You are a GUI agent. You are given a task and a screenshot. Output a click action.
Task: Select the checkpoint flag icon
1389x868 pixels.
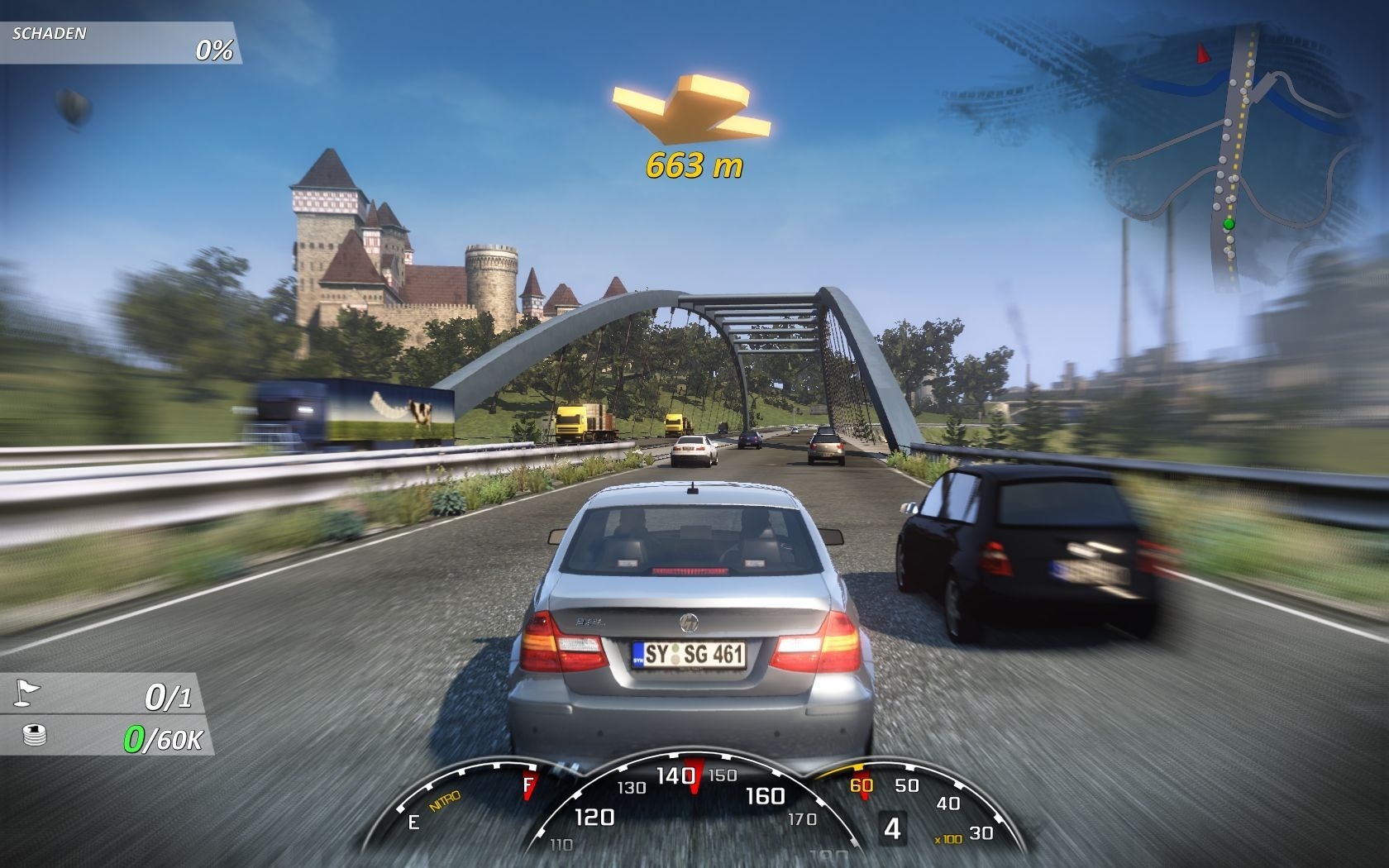click(26, 693)
